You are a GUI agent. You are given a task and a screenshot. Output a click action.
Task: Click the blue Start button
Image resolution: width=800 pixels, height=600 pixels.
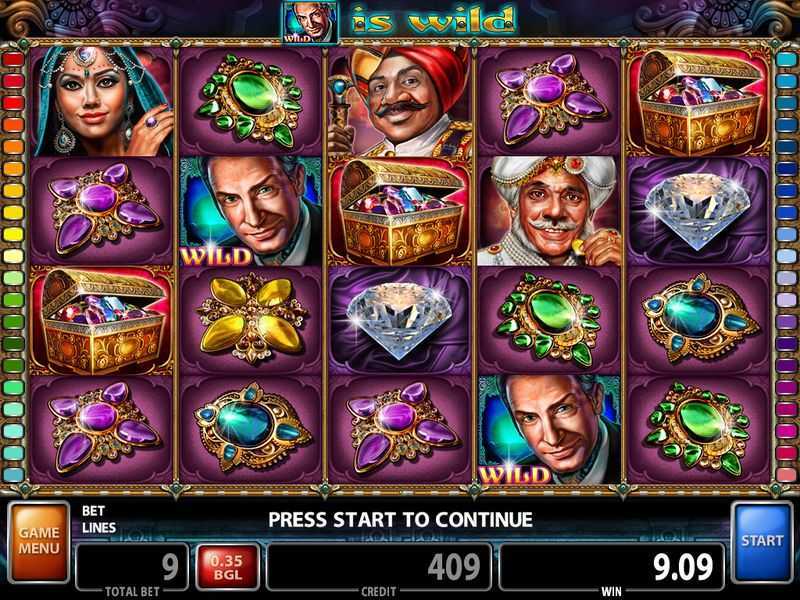click(763, 541)
